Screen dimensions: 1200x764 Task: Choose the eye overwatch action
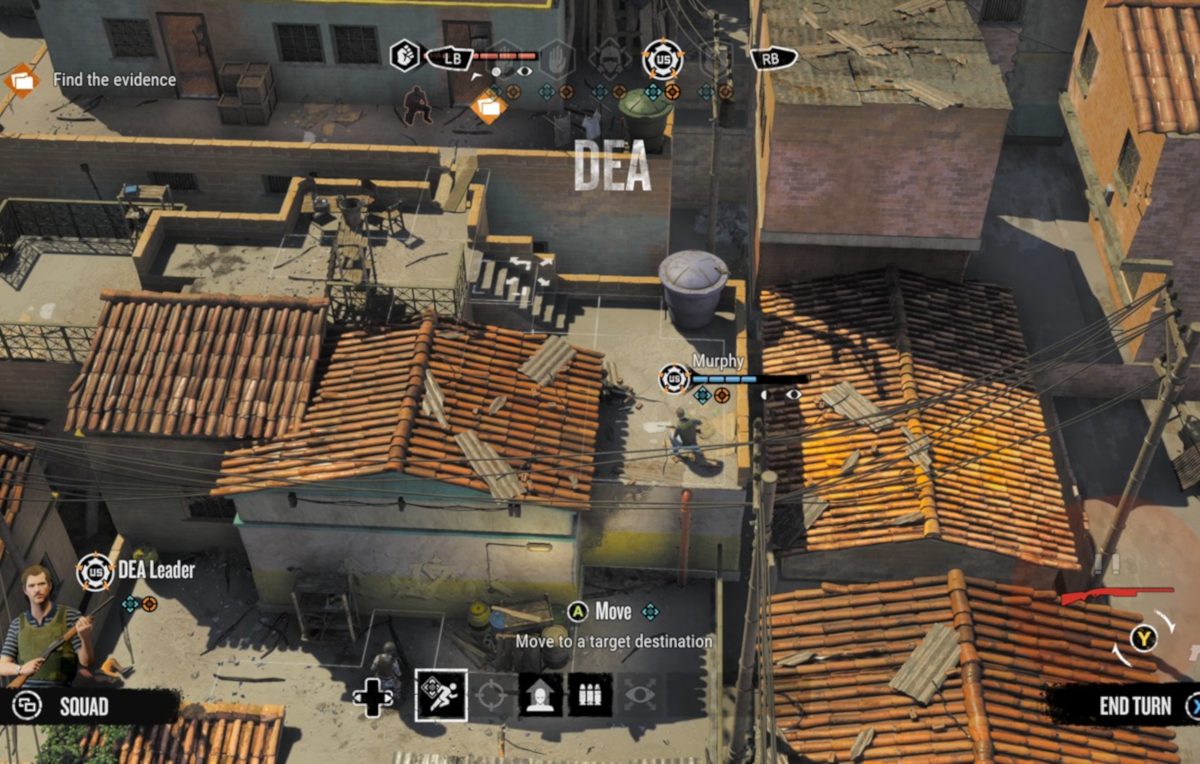tap(640, 695)
